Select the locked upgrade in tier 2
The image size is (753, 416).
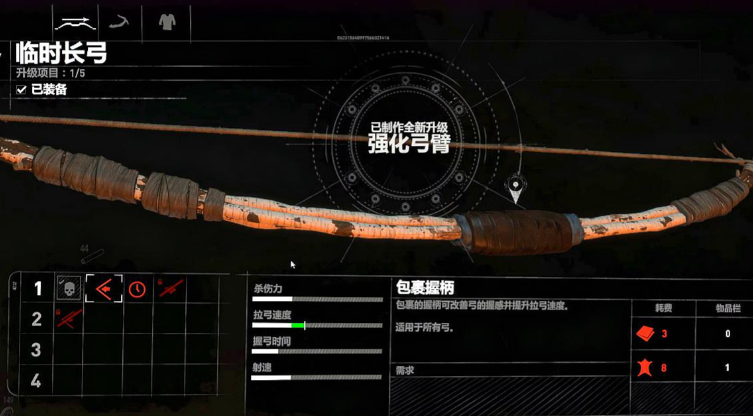[68, 319]
